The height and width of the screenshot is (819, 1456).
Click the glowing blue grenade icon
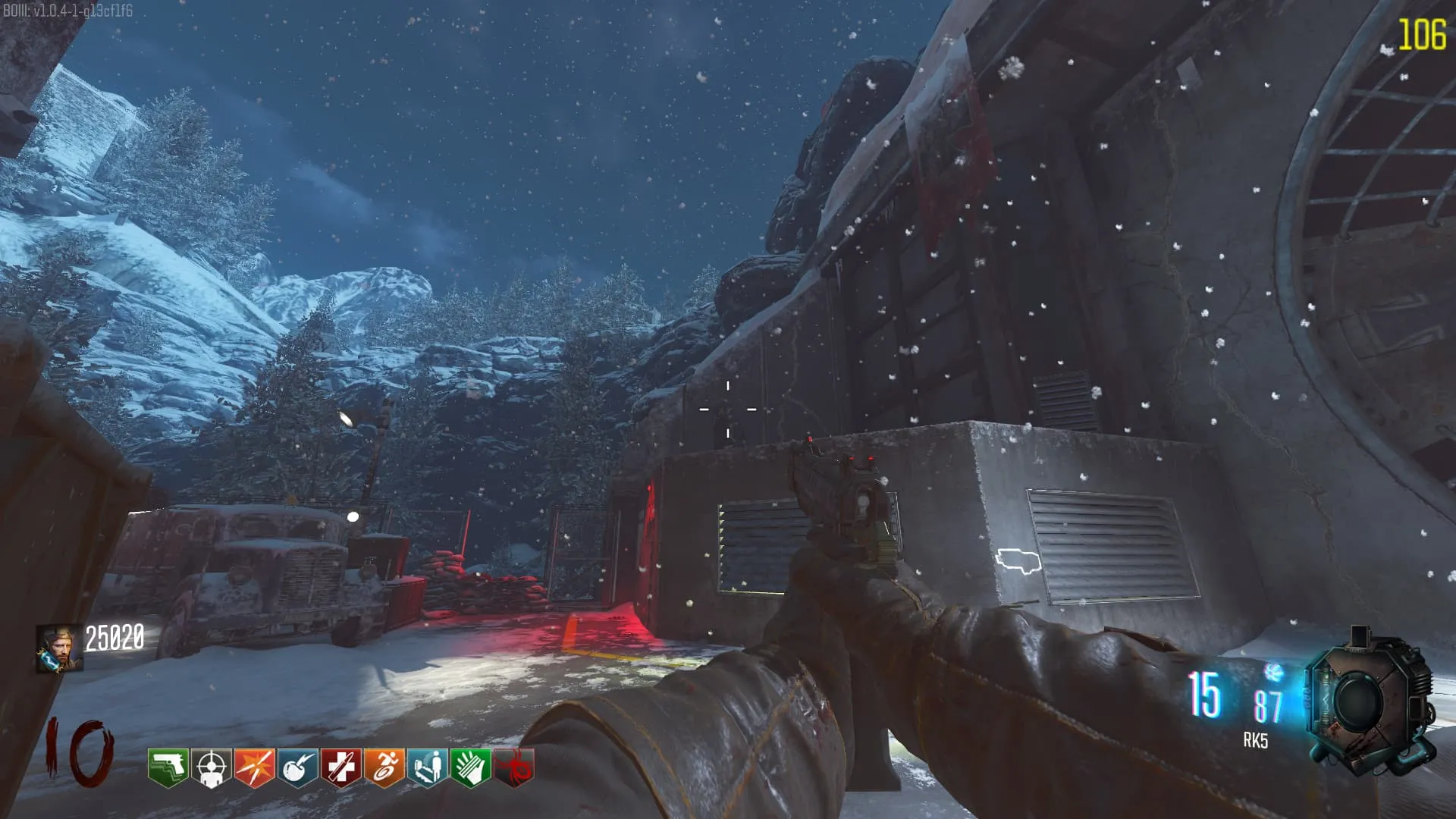coord(1273,672)
